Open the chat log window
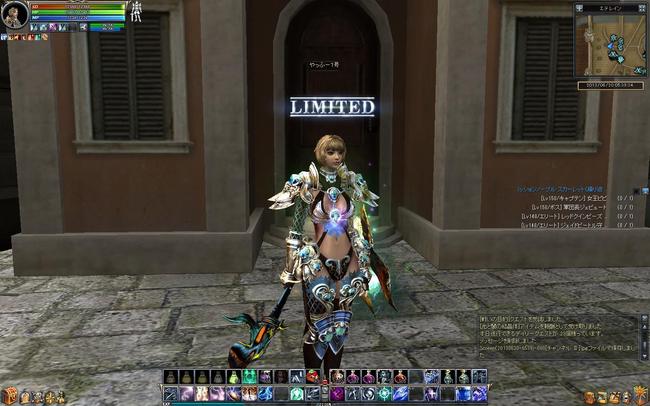This screenshot has height=406, width=650. pos(557,340)
